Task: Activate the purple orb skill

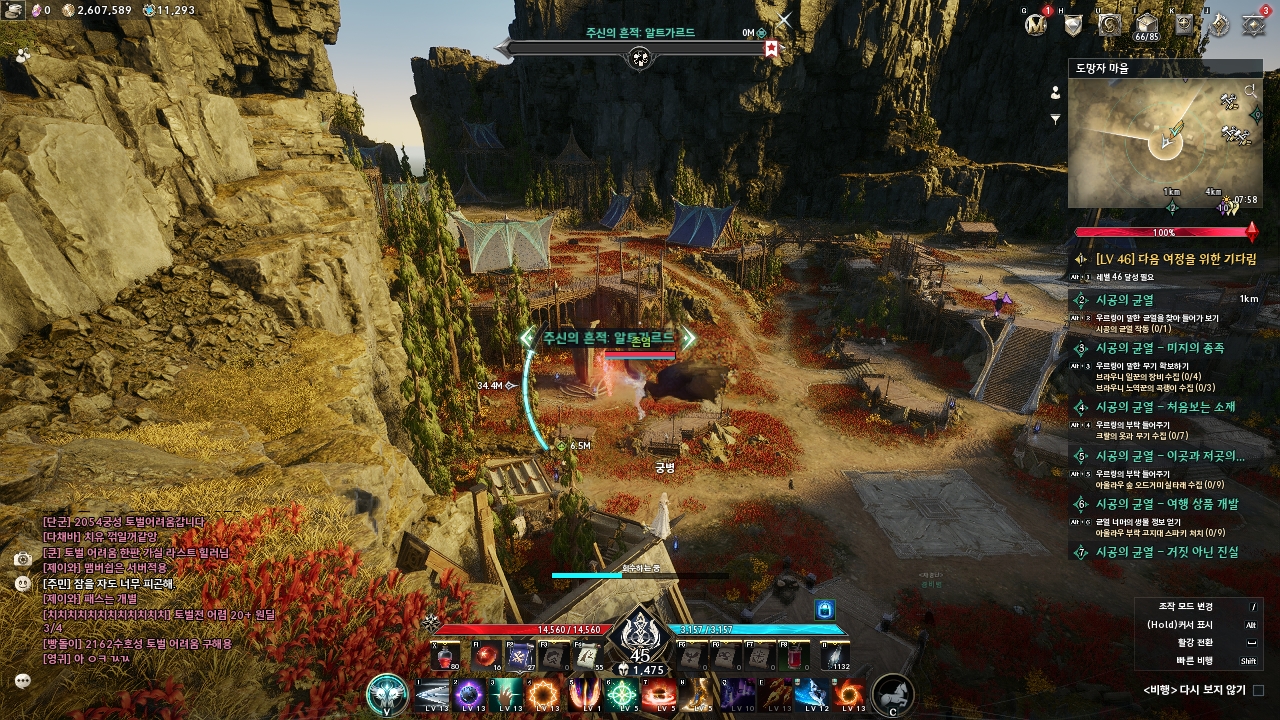Action: coord(469,693)
